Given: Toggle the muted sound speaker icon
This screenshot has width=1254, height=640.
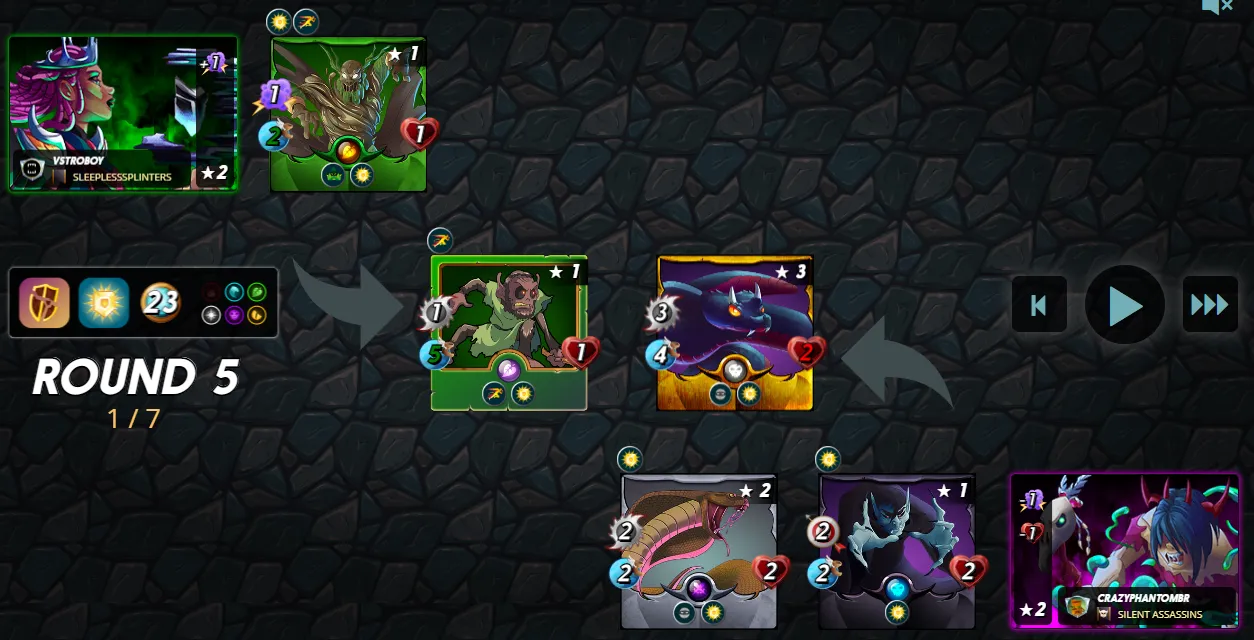Looking at the screenshot, I should coord(1216,6).
